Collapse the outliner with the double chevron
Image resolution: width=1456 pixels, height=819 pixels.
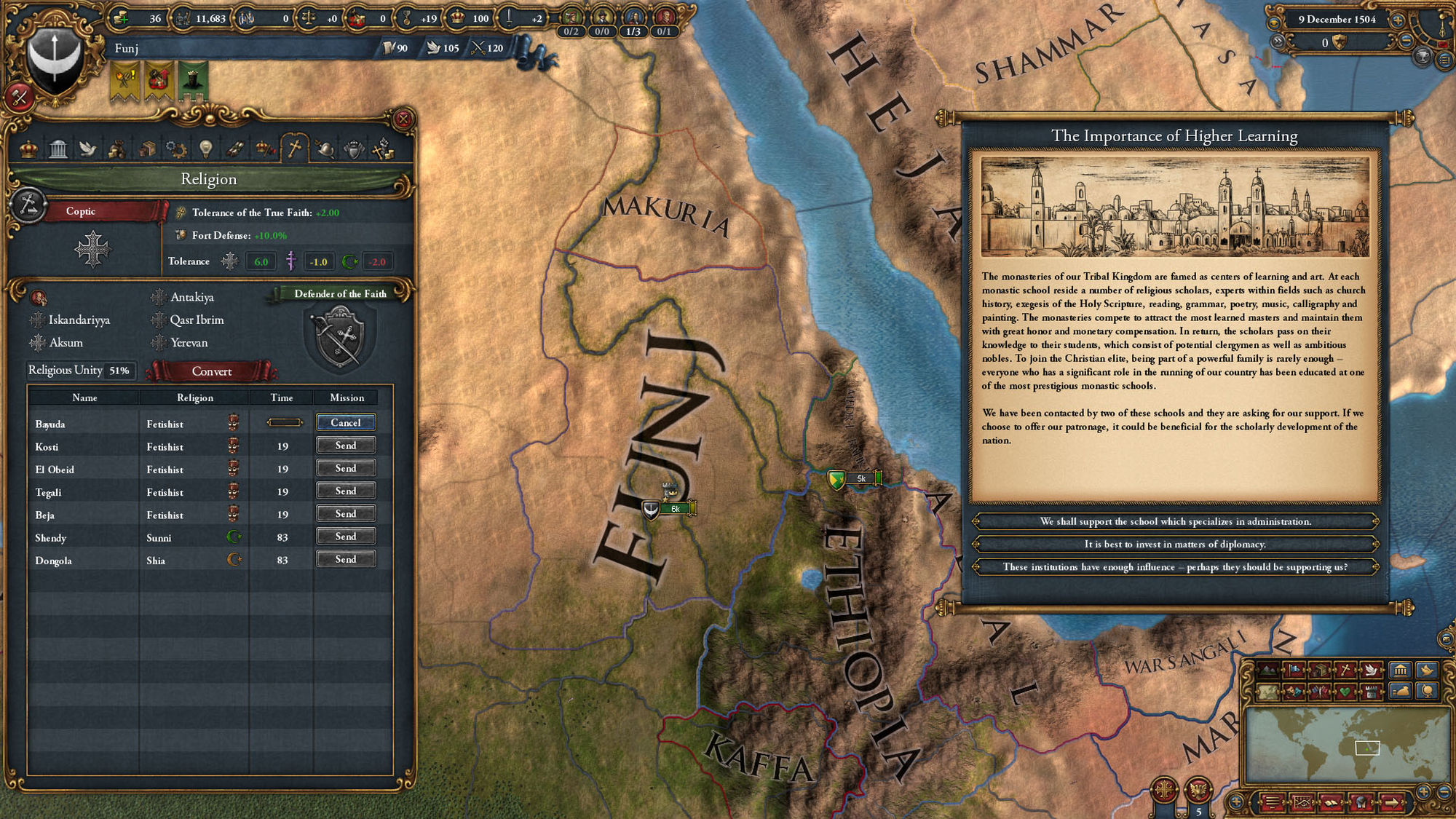(x=1278, y=41)
